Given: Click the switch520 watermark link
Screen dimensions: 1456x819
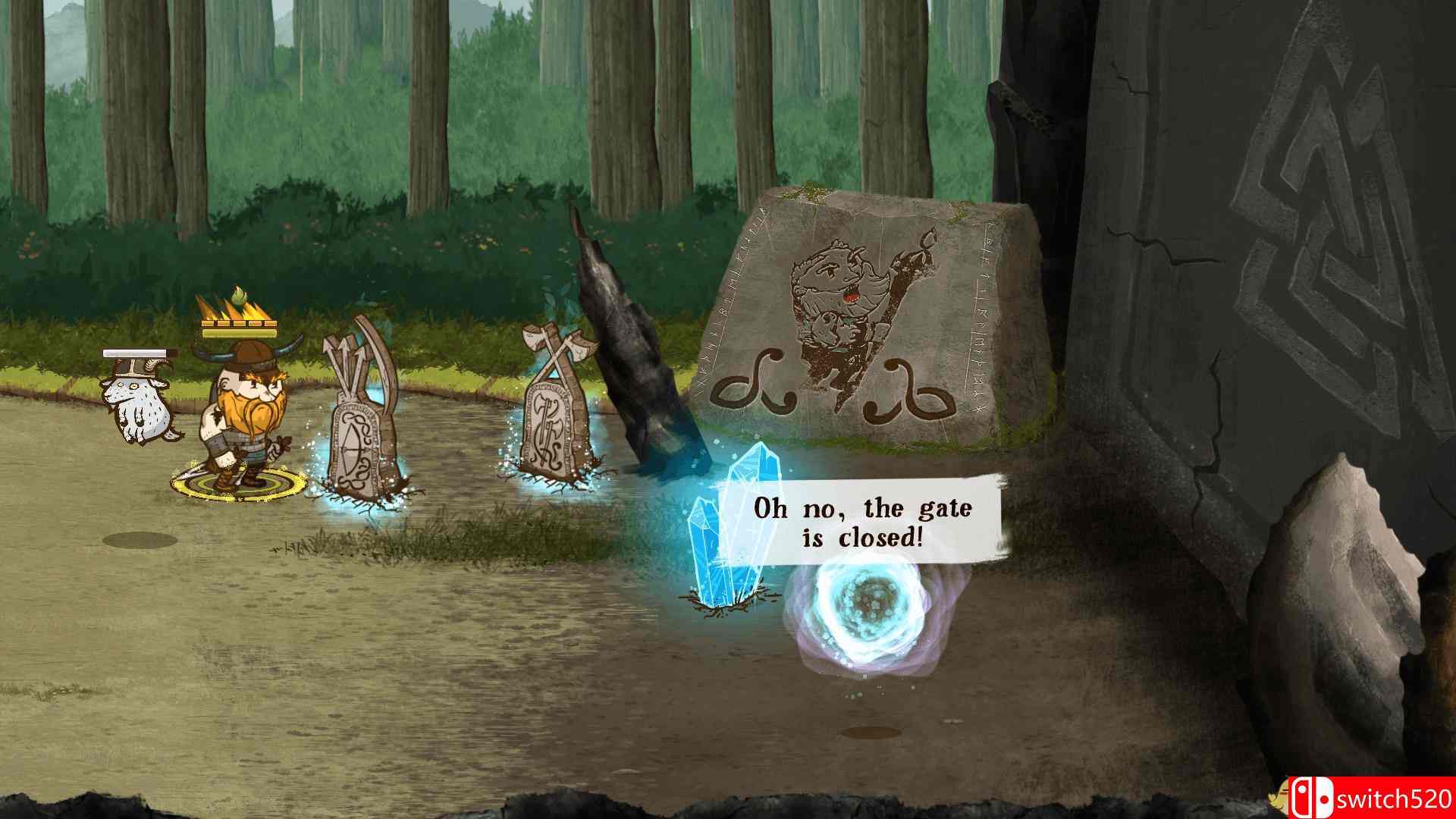Looking at the screenshot, I should pos(1395,797).
